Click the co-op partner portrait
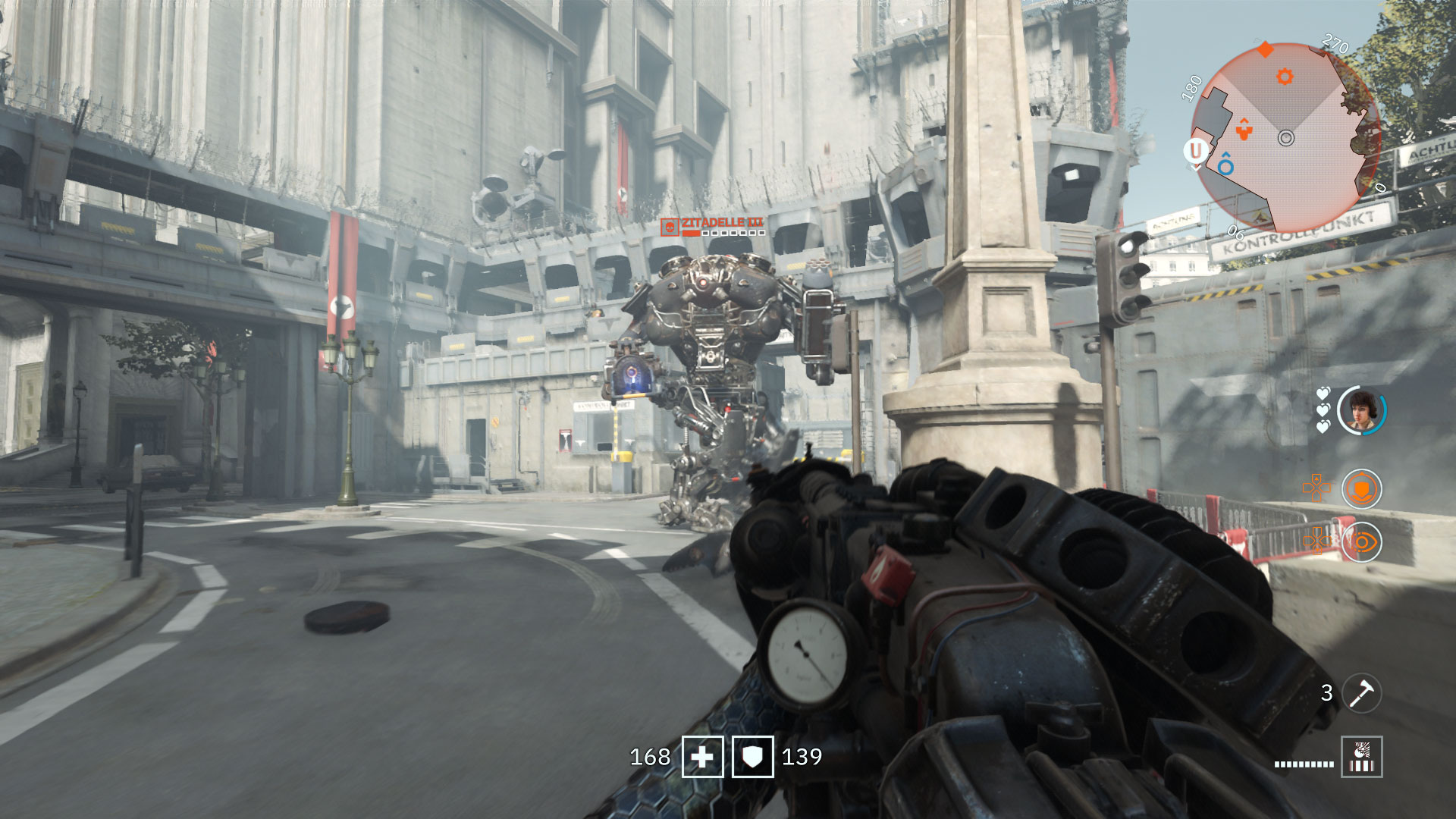The width and height of the screenshot is (1456, 819). click(1360, 410)
